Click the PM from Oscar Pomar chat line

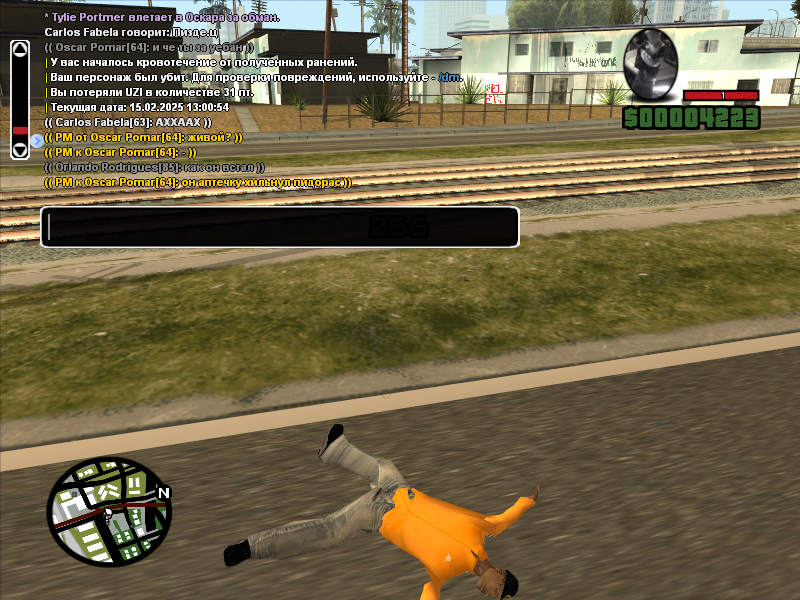tap(144, 137)
